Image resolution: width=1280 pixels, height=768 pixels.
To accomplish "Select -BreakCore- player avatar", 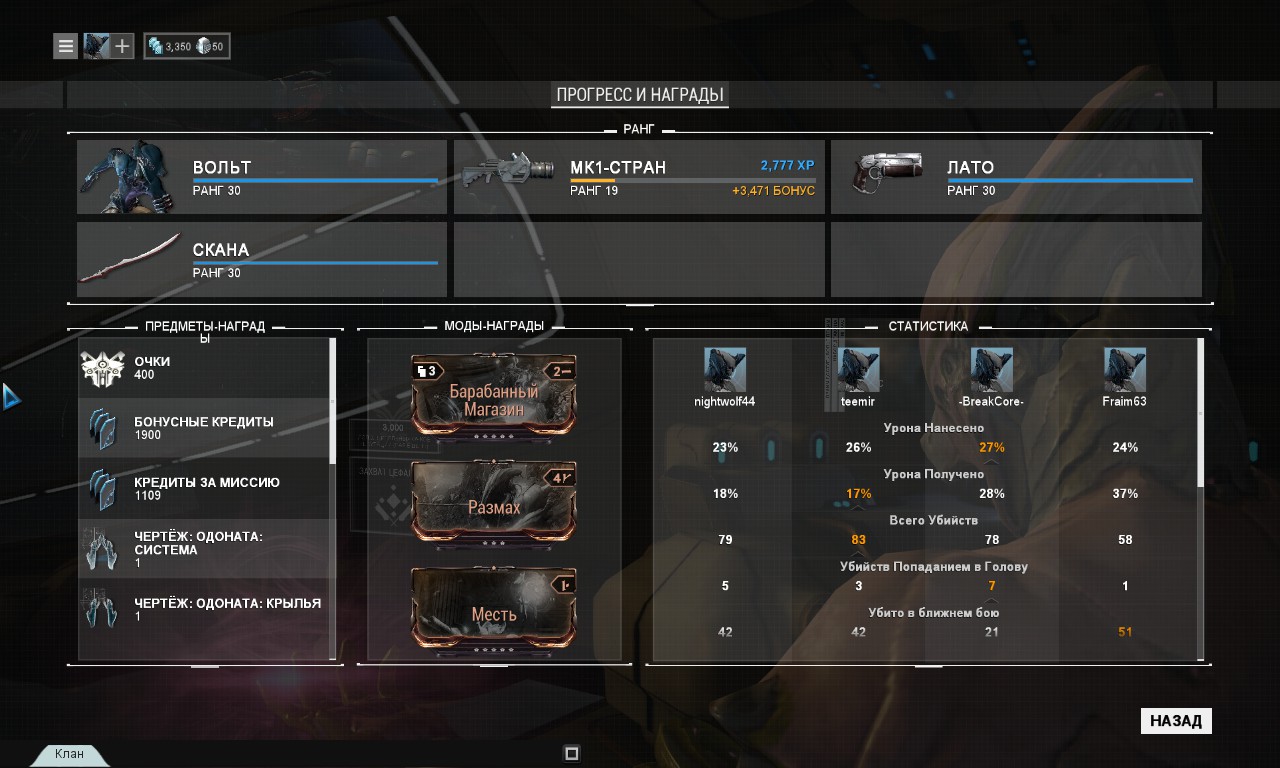I will (991, 370).
